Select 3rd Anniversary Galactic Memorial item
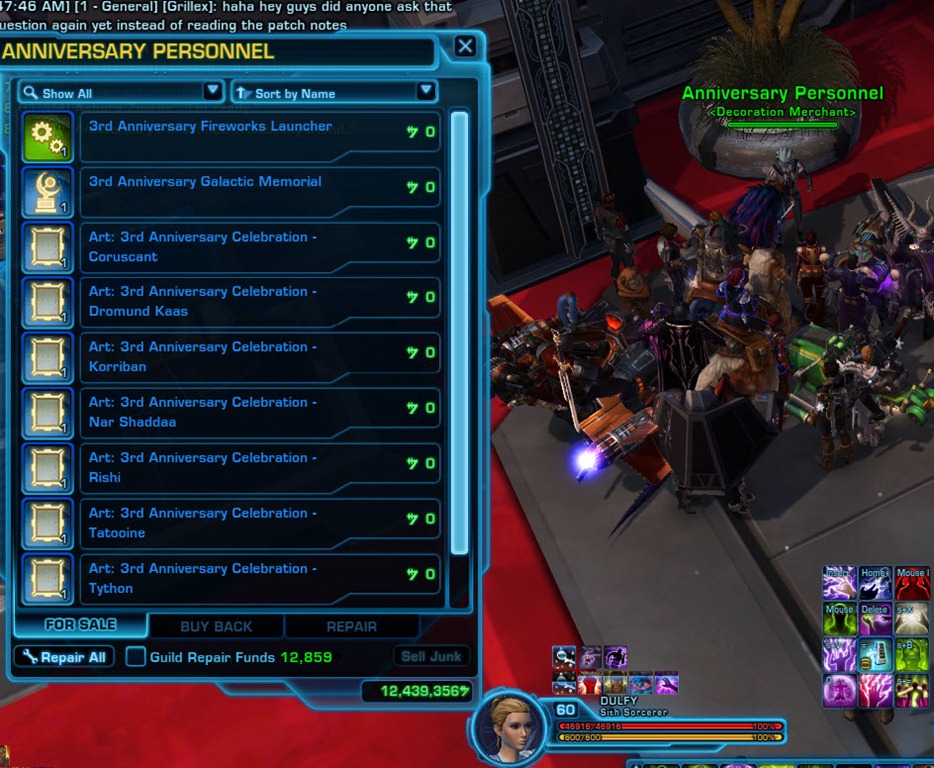Image resolution: width=934 pixels, height=768 pixels. [259, 191]
